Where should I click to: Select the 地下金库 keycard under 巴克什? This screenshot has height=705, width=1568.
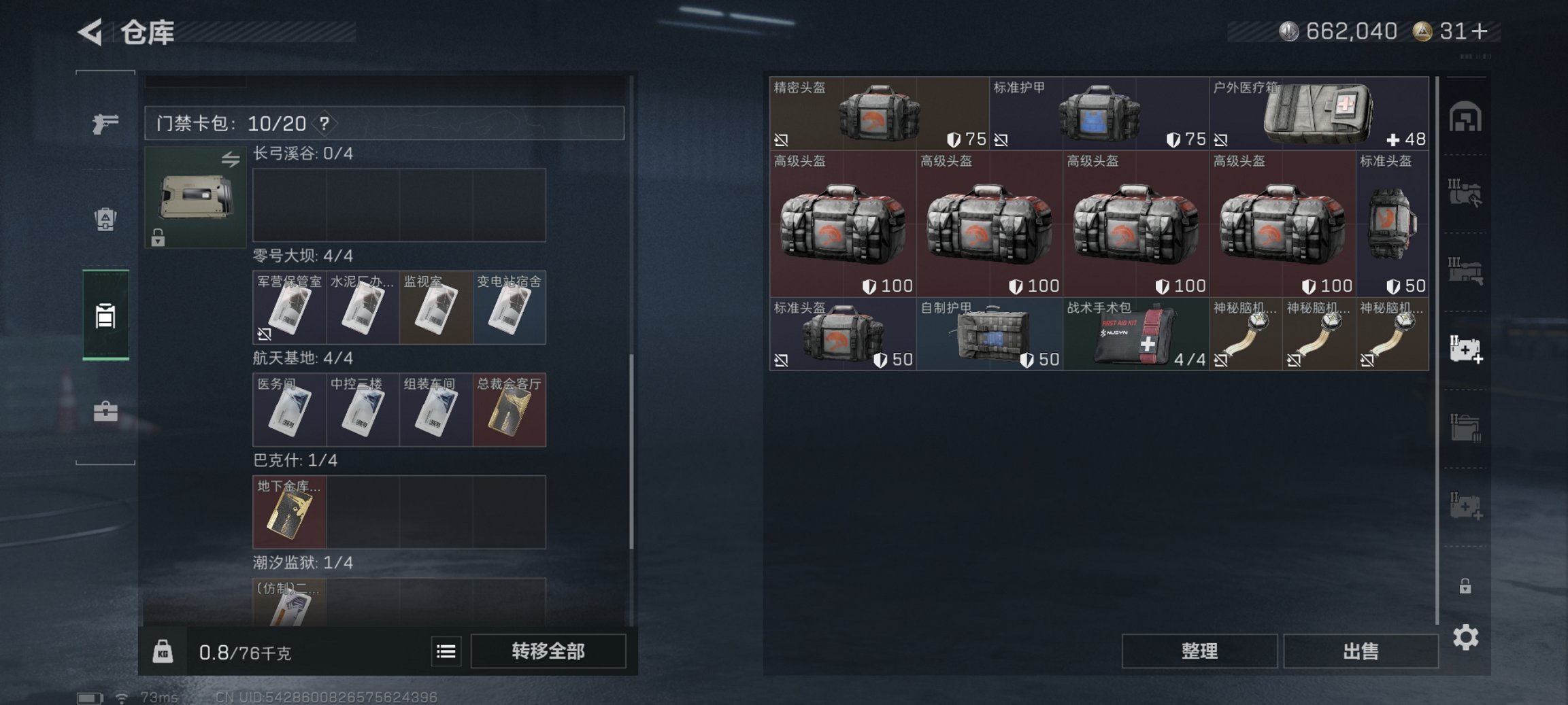[289, 513]
